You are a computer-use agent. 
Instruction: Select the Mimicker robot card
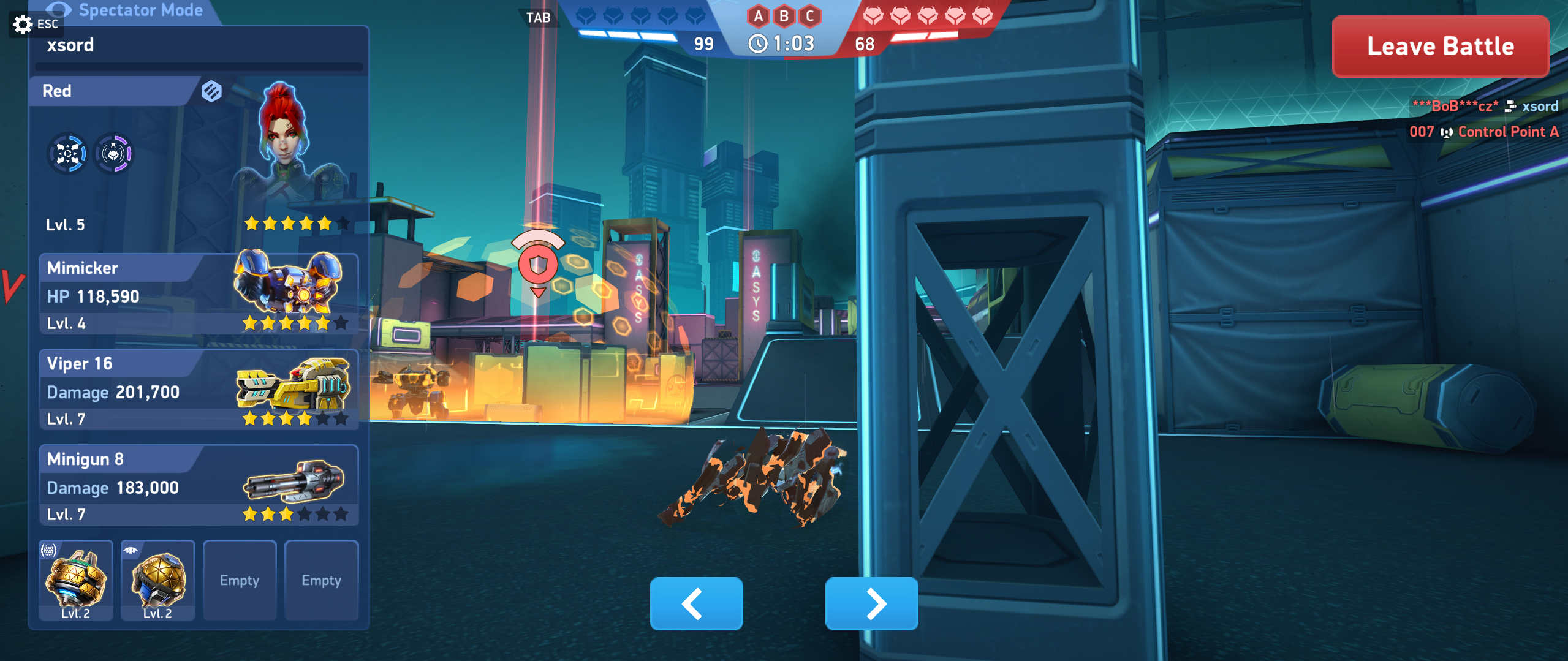coord(199,294)
